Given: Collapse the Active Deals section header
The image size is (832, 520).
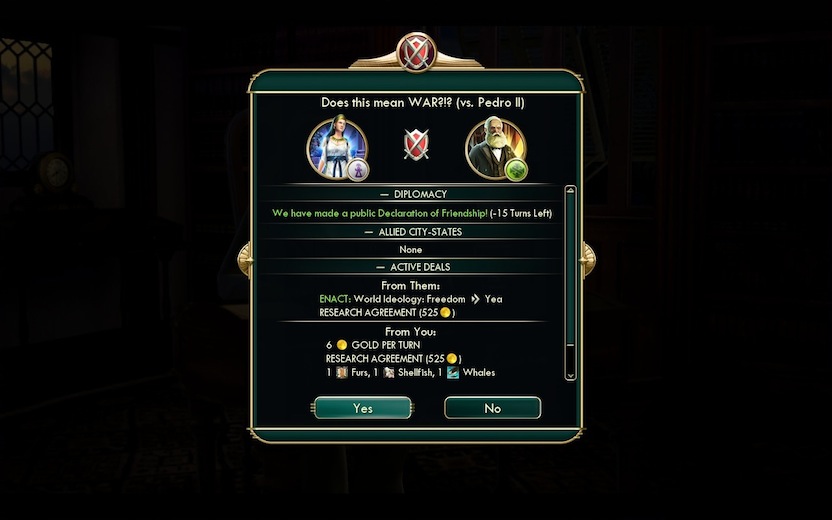Looking at the screenshot, I should (415, 267).
